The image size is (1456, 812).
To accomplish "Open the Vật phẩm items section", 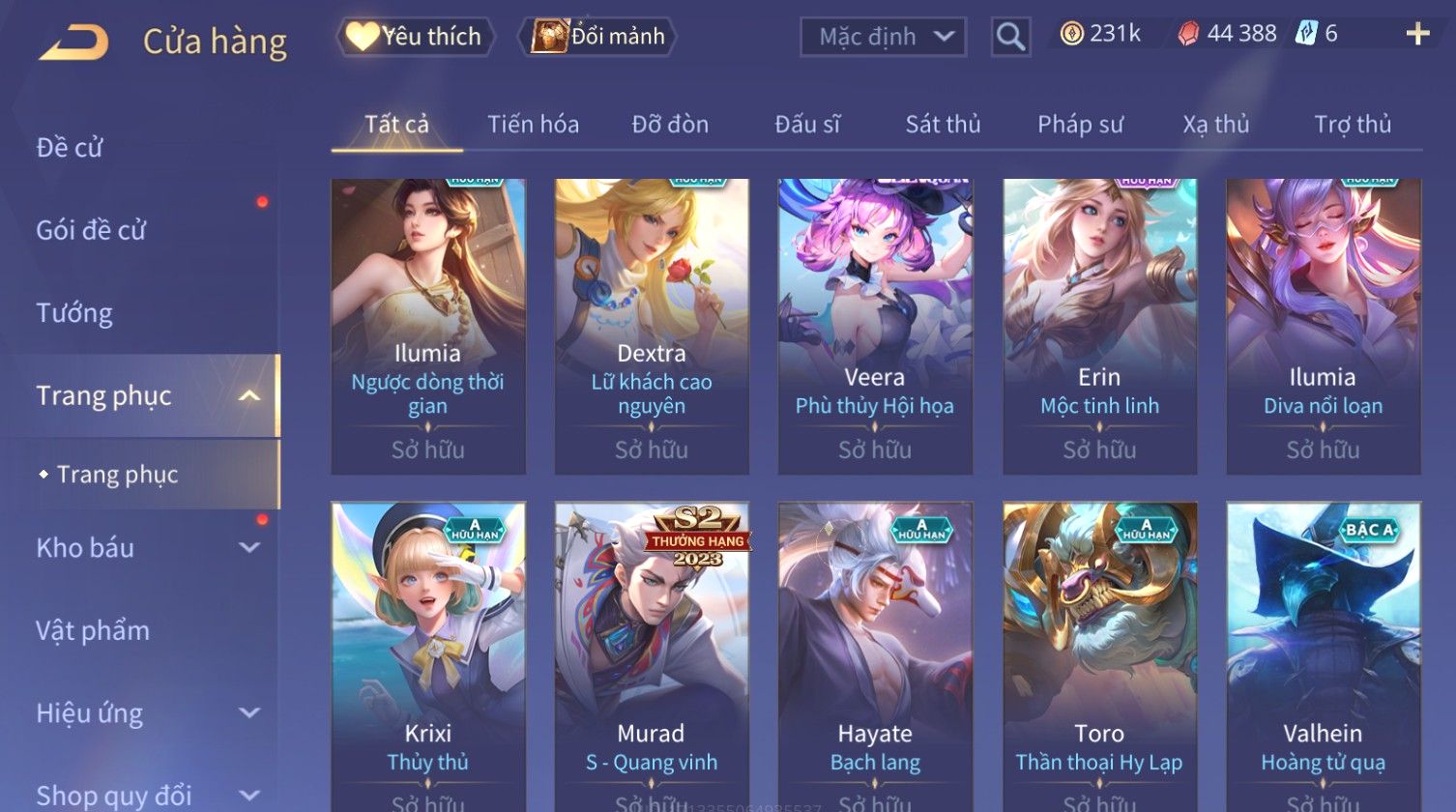I will (x=93, y=631).
